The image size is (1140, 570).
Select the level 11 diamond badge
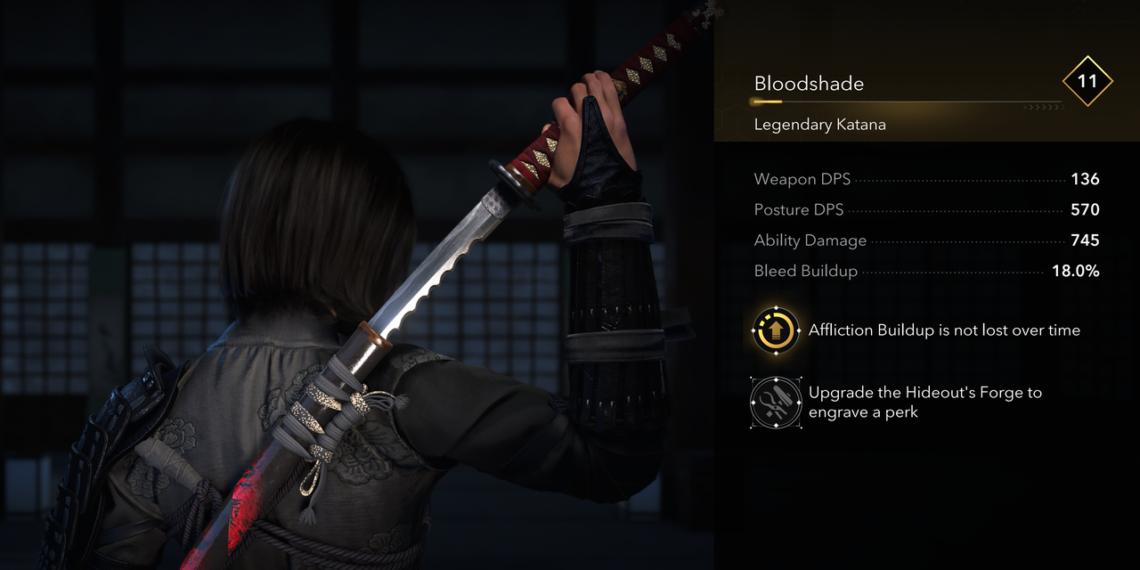point(1087,81)
